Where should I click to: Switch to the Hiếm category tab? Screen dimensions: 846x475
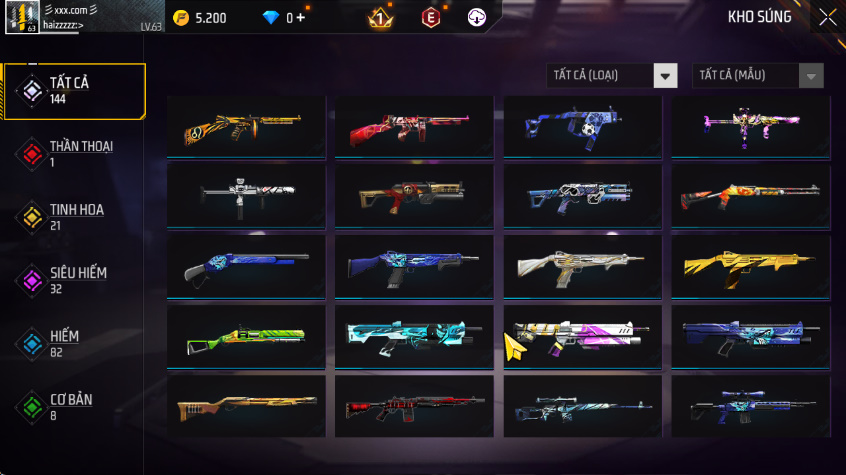tap(73, 343)
